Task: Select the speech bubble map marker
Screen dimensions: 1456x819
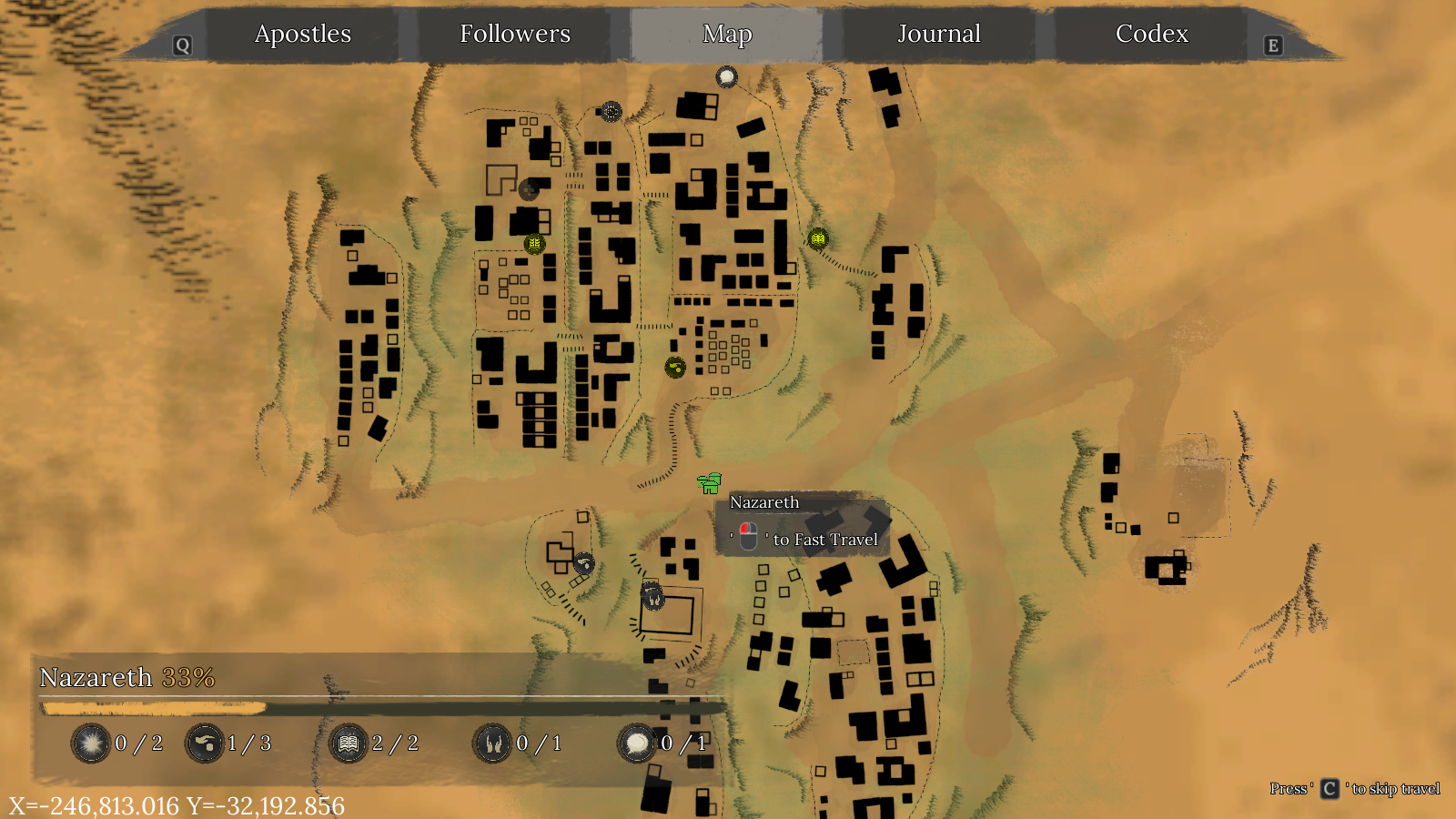Action: 726,77
